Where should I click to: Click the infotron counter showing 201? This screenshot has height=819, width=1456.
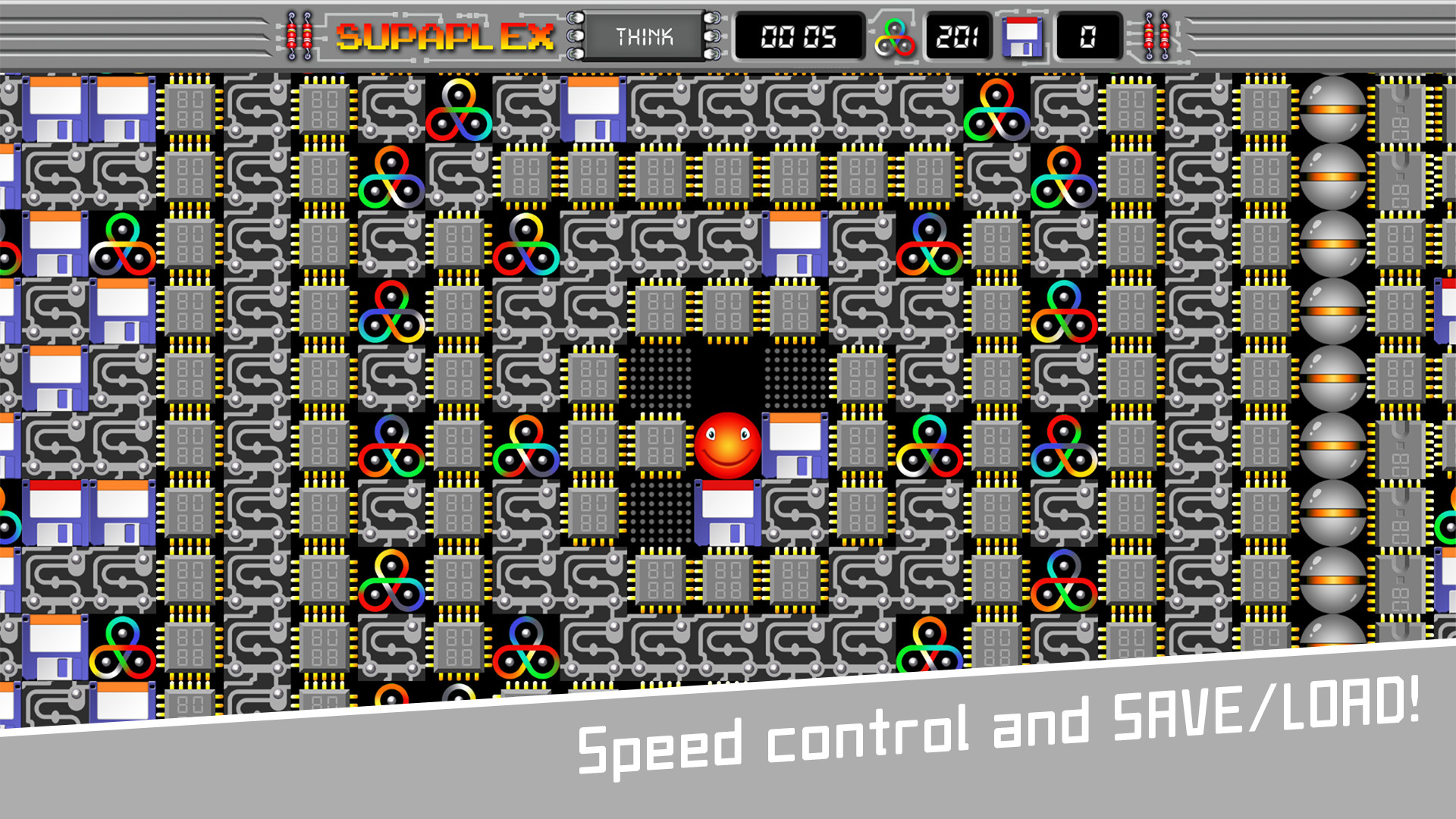tap(958, 33)
